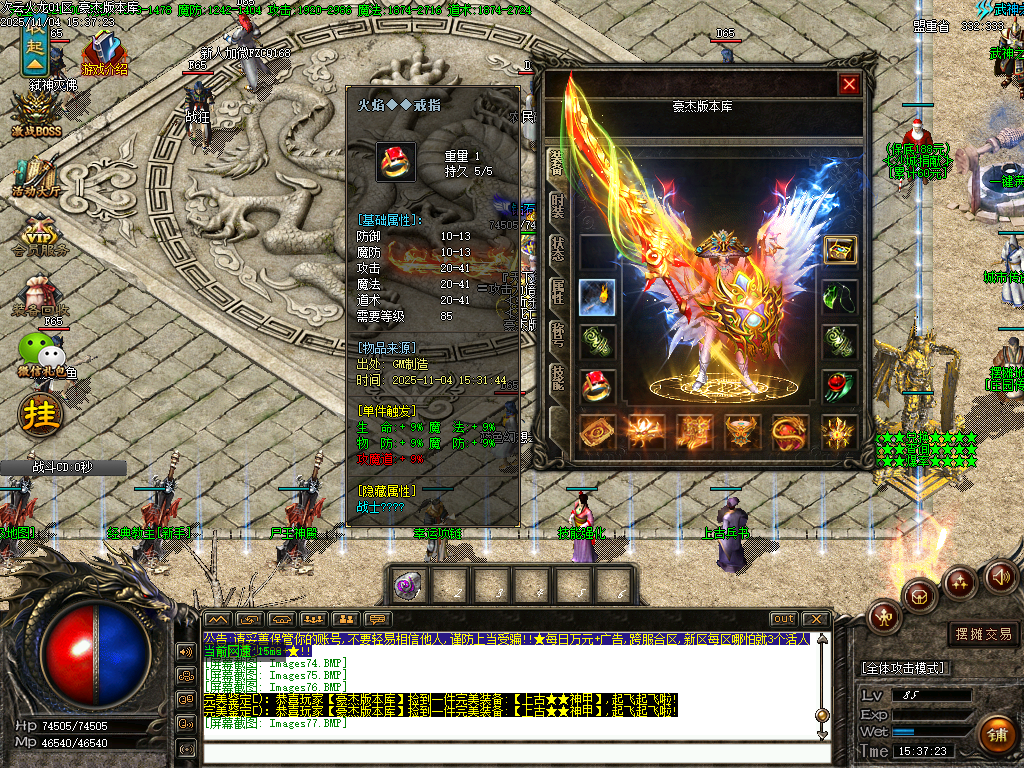The width and height of the screenshot is (1024, 768).
Task: Open the 微信礼包 WeChat gift pack
Action: click(40, 355)
